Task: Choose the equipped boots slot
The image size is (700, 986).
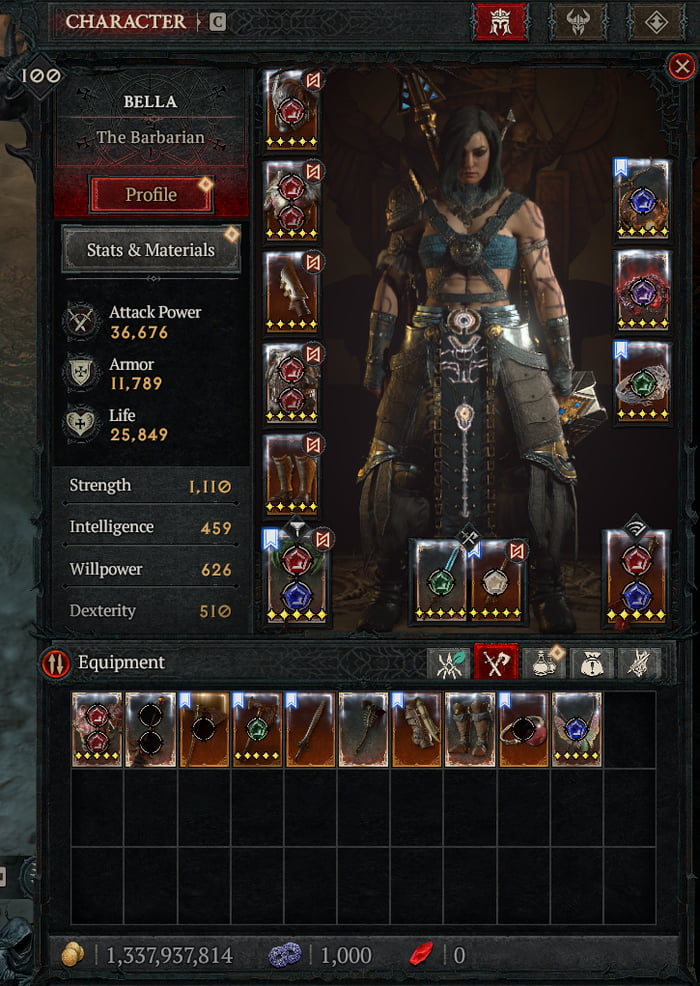Action: (292, 472)
